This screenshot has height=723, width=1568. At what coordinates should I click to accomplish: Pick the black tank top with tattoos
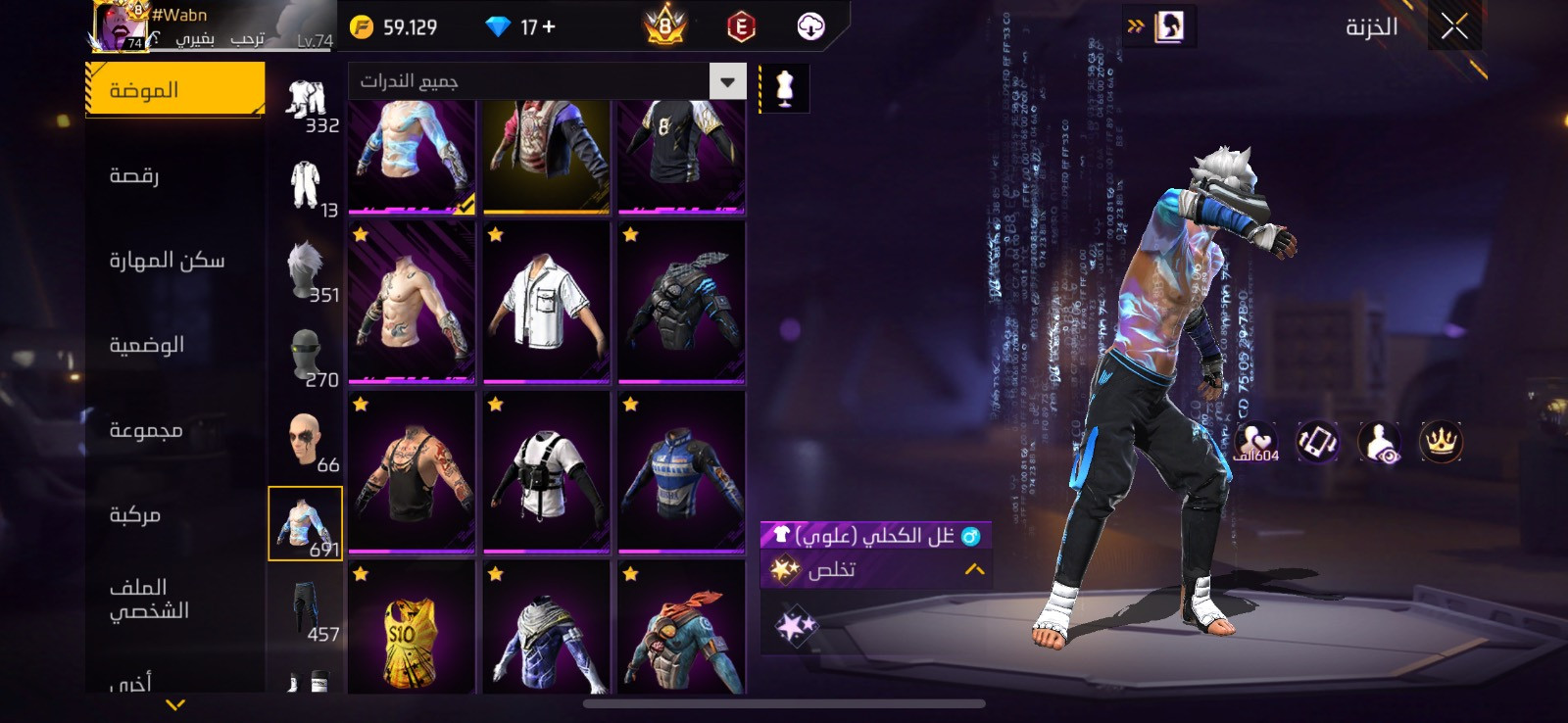pos(412,471)
